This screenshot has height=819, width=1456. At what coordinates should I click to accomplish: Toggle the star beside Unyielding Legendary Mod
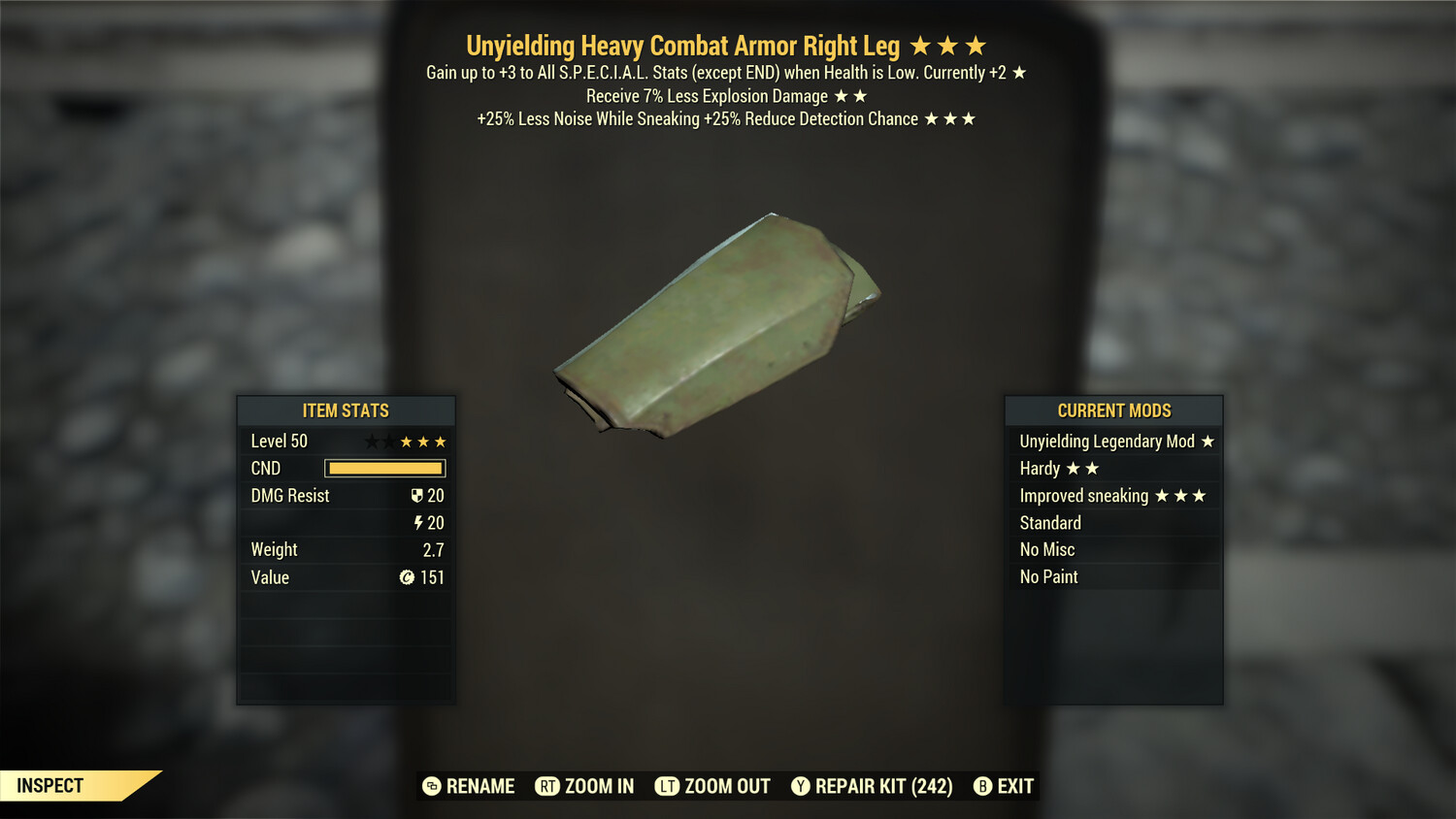pyautogui.click(x=1207, y=441)
